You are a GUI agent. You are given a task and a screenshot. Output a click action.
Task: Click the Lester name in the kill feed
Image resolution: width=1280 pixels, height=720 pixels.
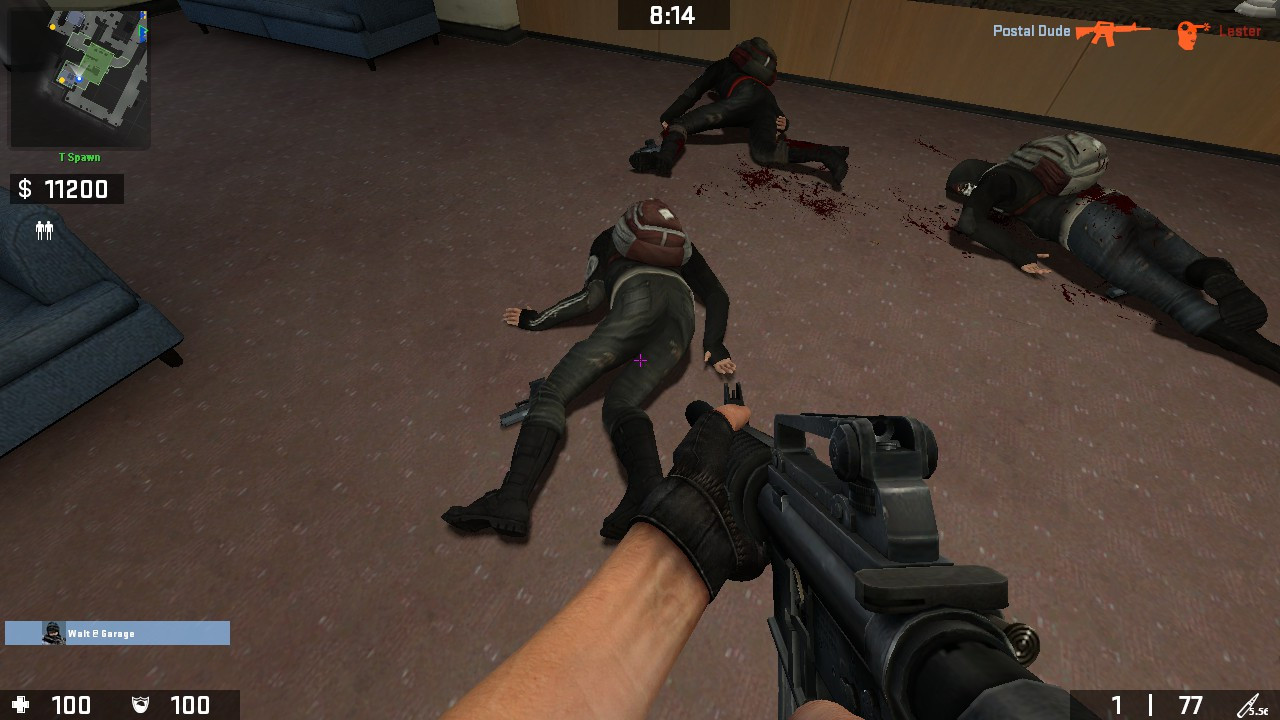1240,30
